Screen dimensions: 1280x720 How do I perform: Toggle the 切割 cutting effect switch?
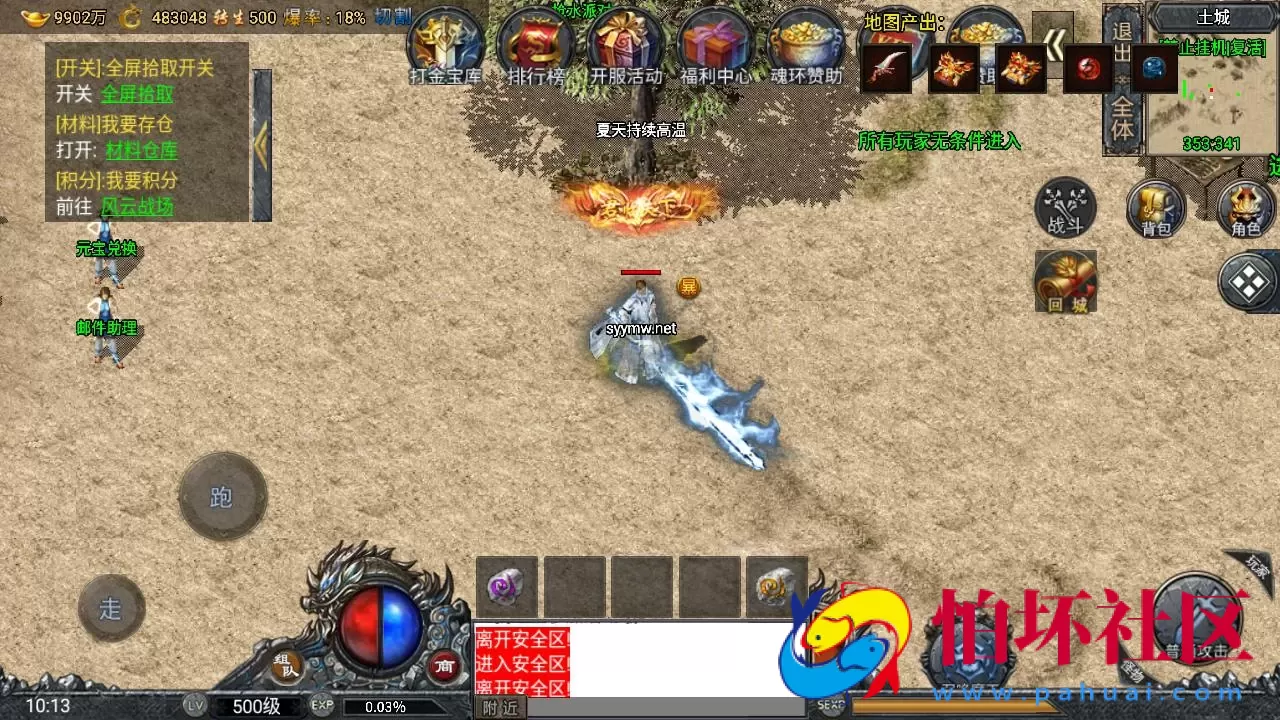pyautogui.click(x=395, y=17)
